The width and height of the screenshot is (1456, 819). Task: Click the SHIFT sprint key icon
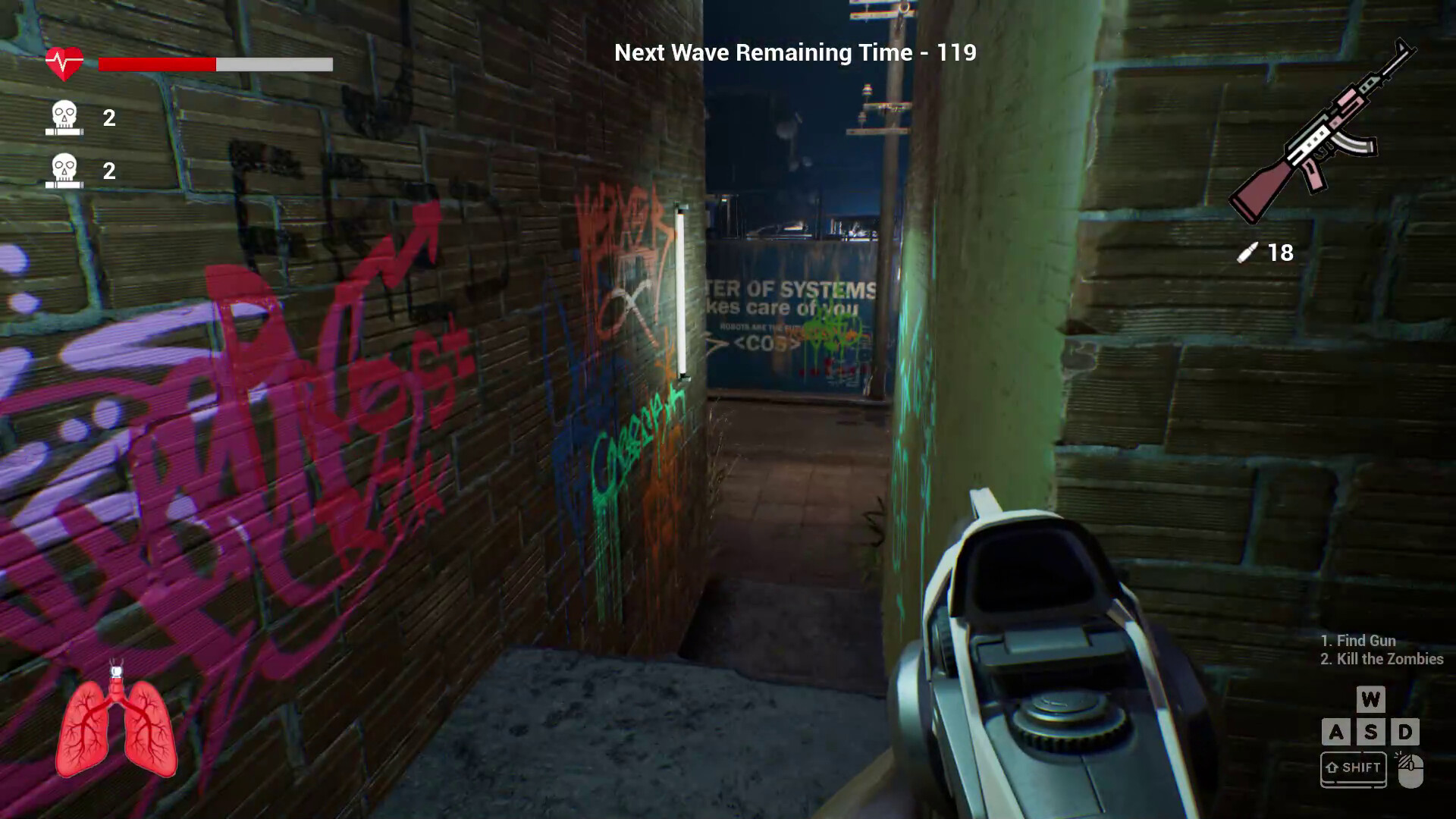(1353, 767)
